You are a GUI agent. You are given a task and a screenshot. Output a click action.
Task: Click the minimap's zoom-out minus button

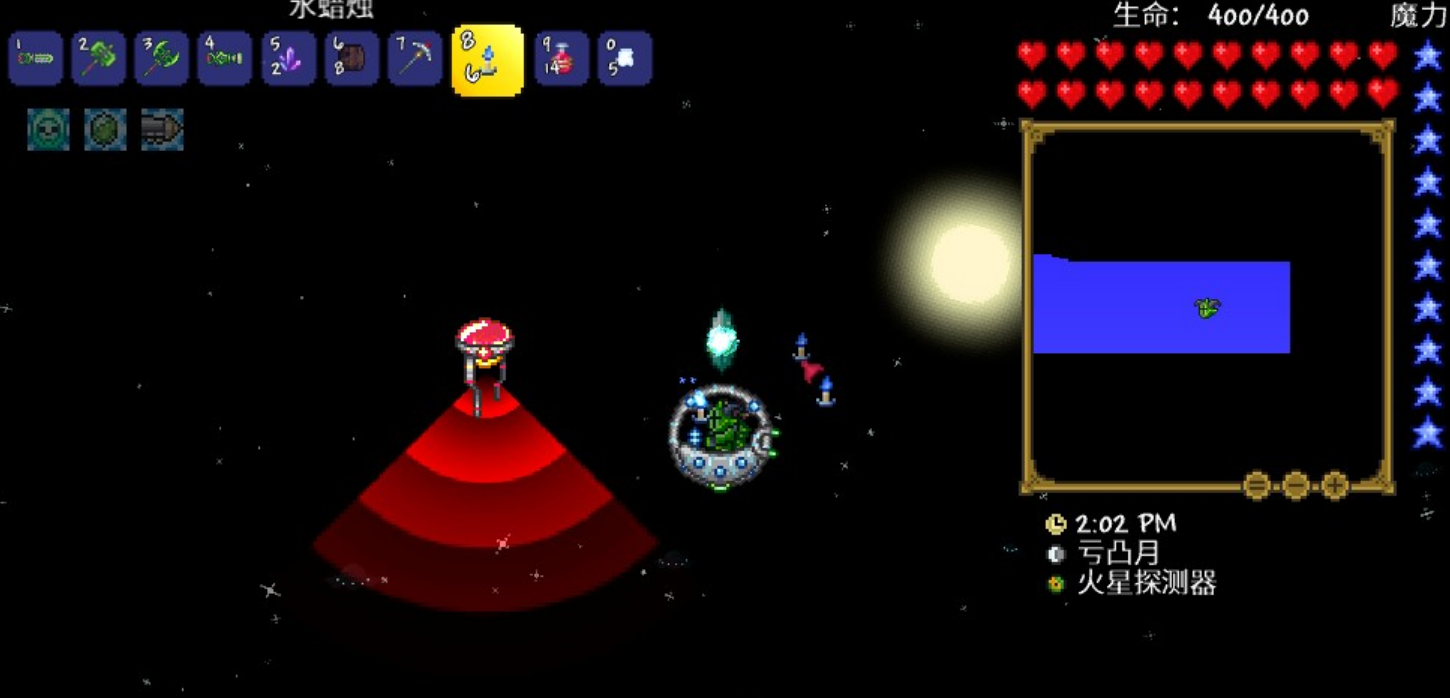click(1296, 486)
